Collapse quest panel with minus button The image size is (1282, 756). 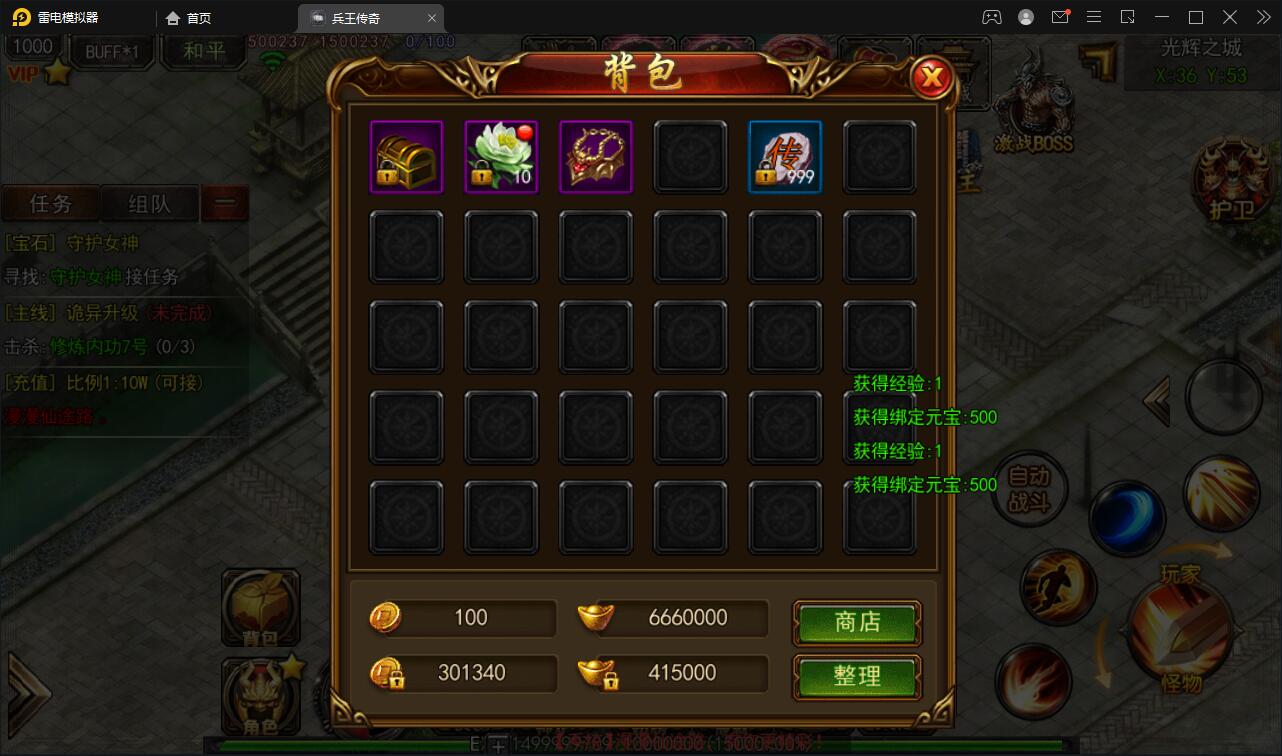click(225, 202)
